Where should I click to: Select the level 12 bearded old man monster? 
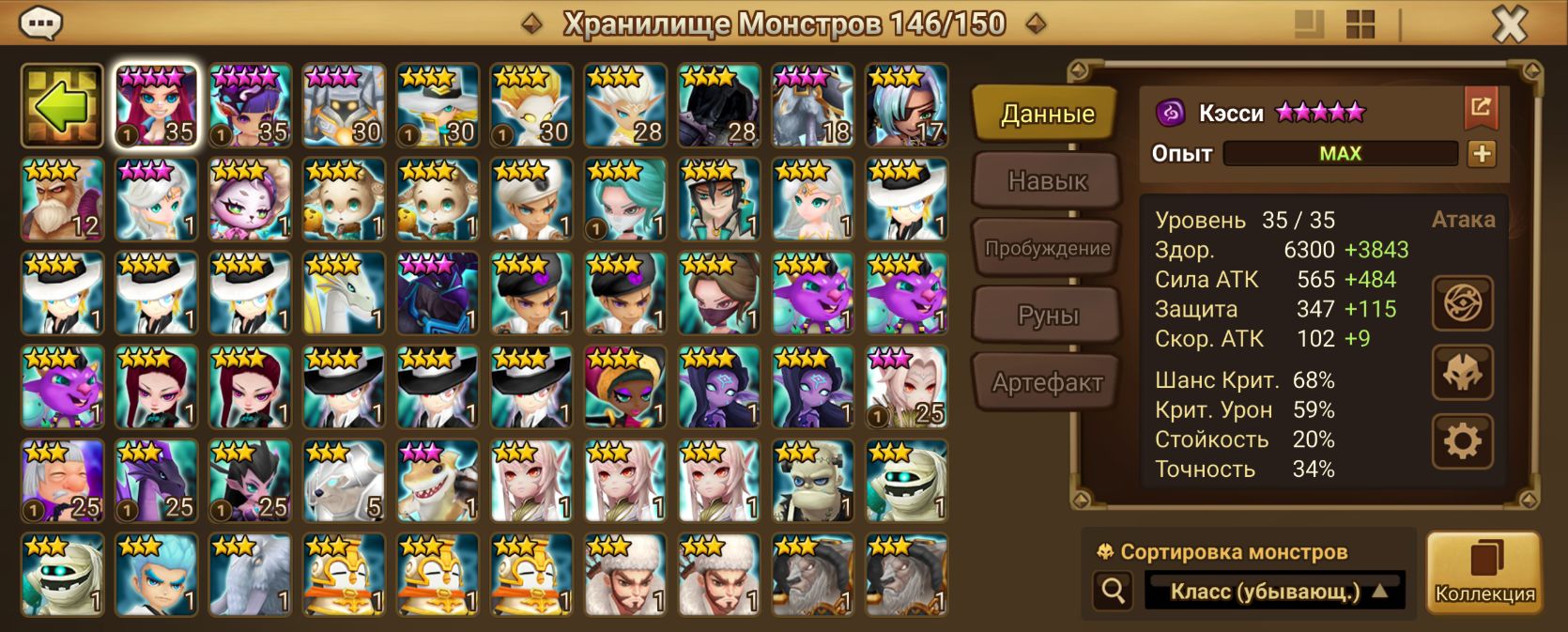[x=62, y=200]
